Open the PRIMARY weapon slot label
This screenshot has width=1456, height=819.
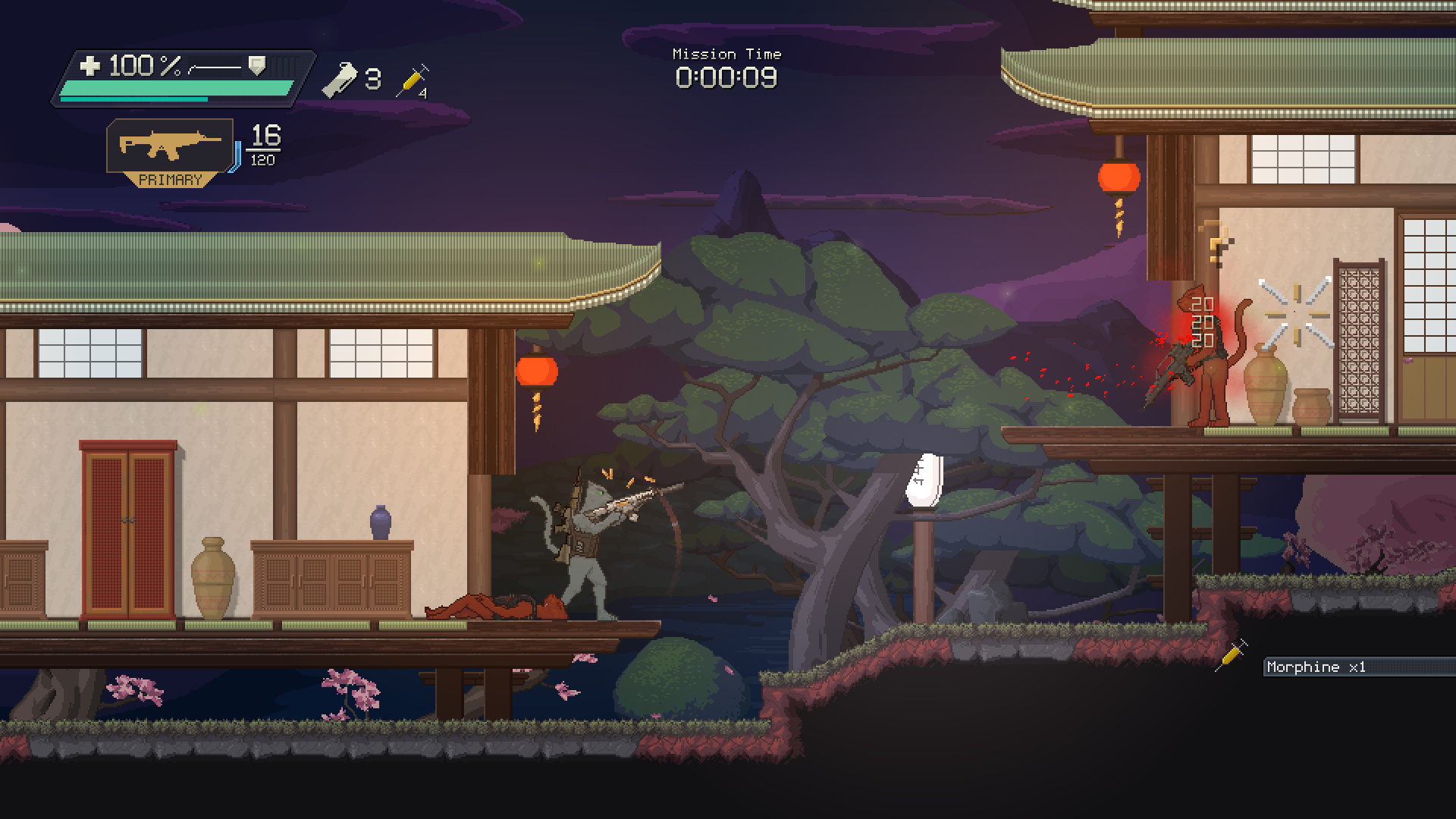point(170,180)
